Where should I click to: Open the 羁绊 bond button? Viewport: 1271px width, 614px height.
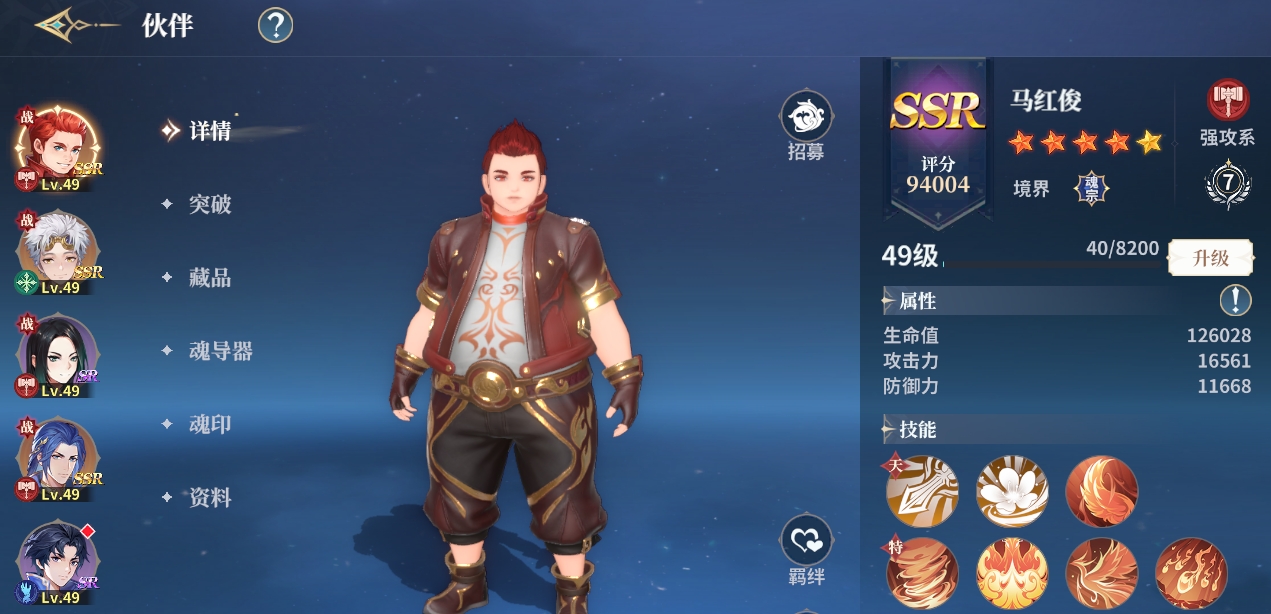806,551
